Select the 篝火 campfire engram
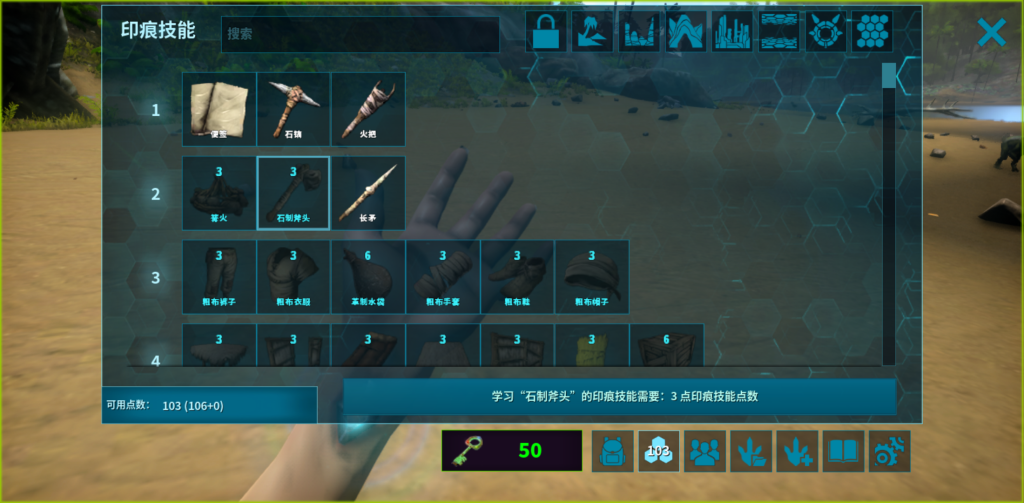This screenshot has height=503, width=1024. [x=219, y=193]
